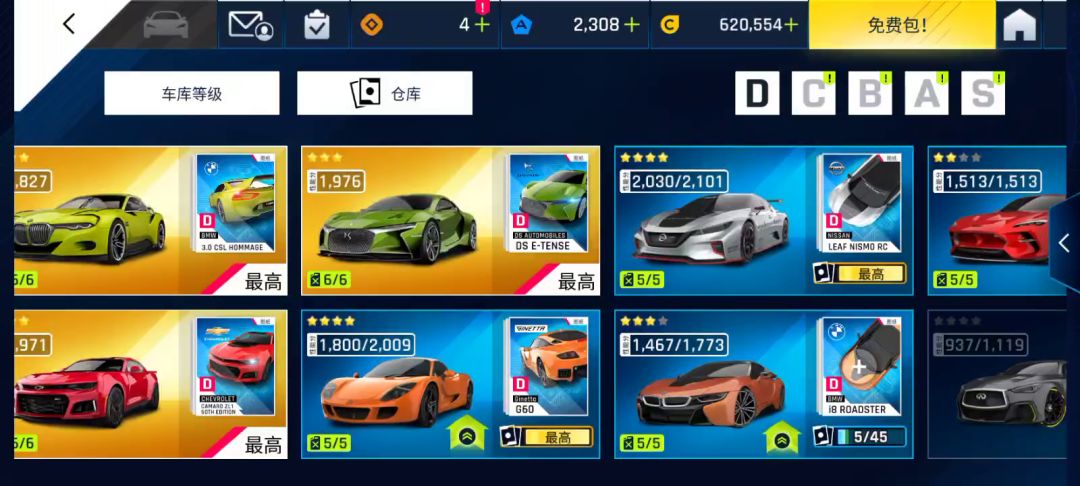Return to the home screen
The height and width of the screenshot is (486, 1080).
1019,25
